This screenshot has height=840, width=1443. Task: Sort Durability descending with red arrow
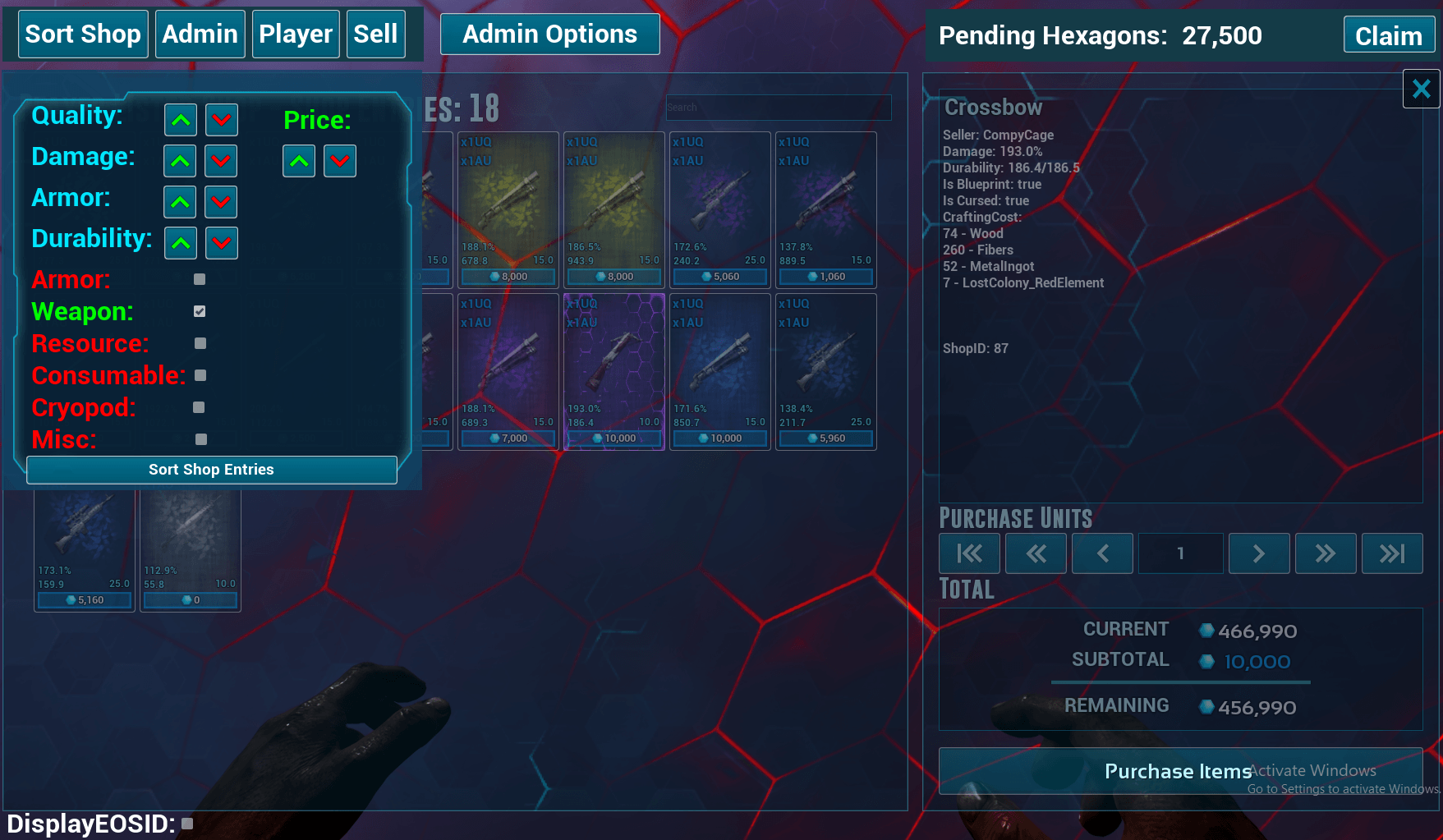pyautogui.click(x=221, y=243)
